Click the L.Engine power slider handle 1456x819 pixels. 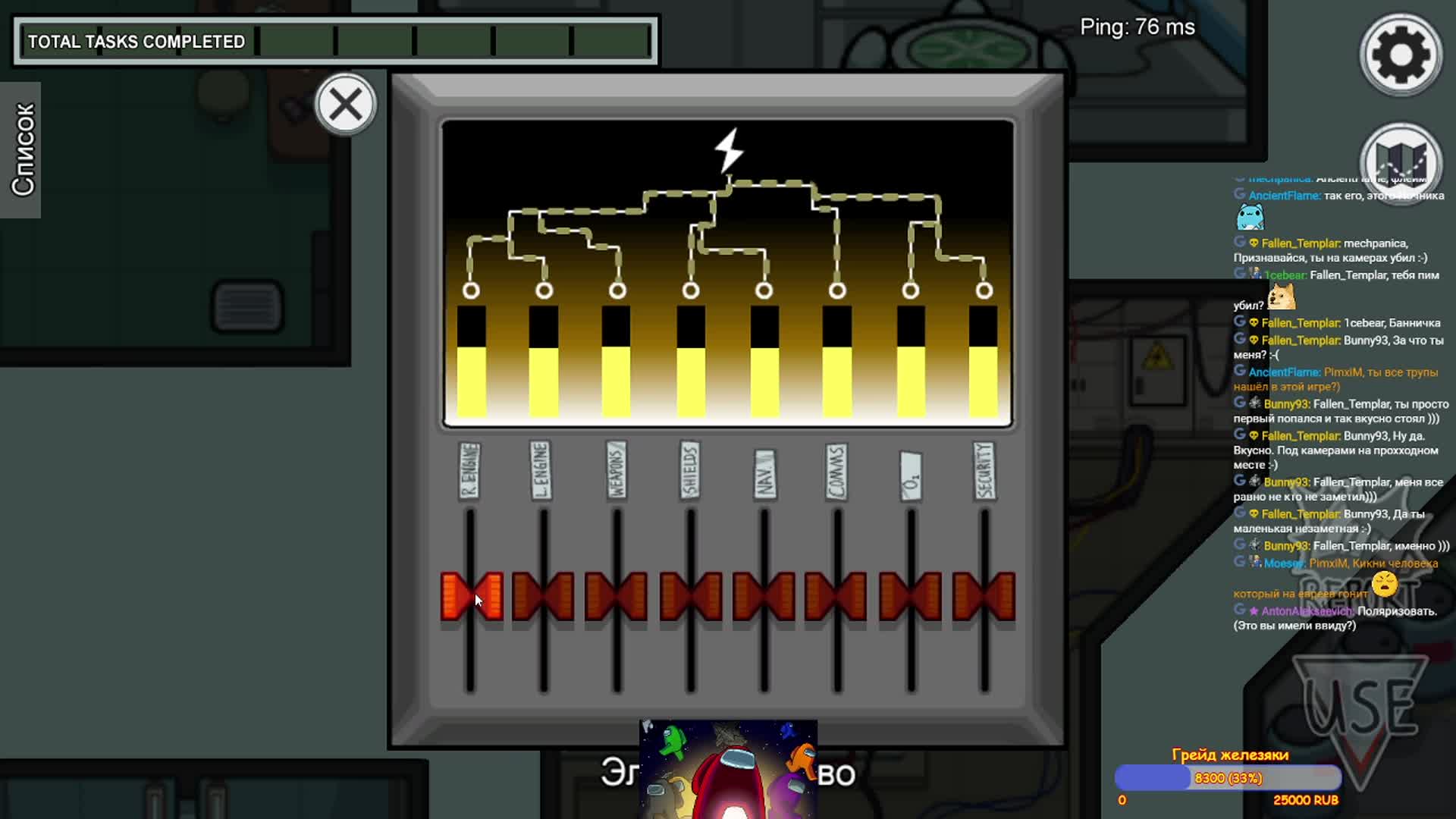(544, 596)
